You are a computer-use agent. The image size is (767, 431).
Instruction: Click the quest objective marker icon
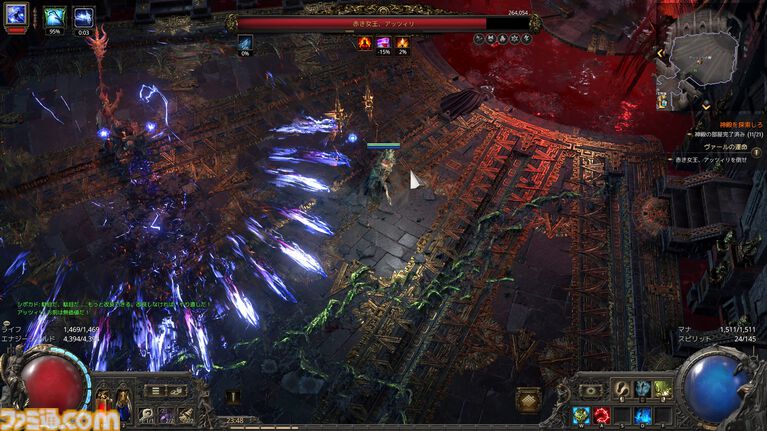click(757, 151)
